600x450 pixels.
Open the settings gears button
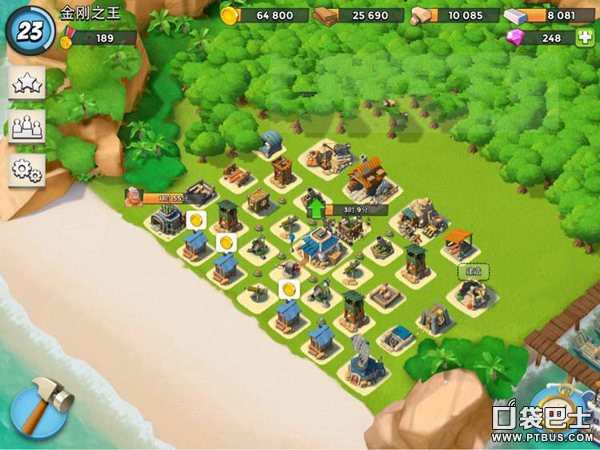(x=27, y=170)
